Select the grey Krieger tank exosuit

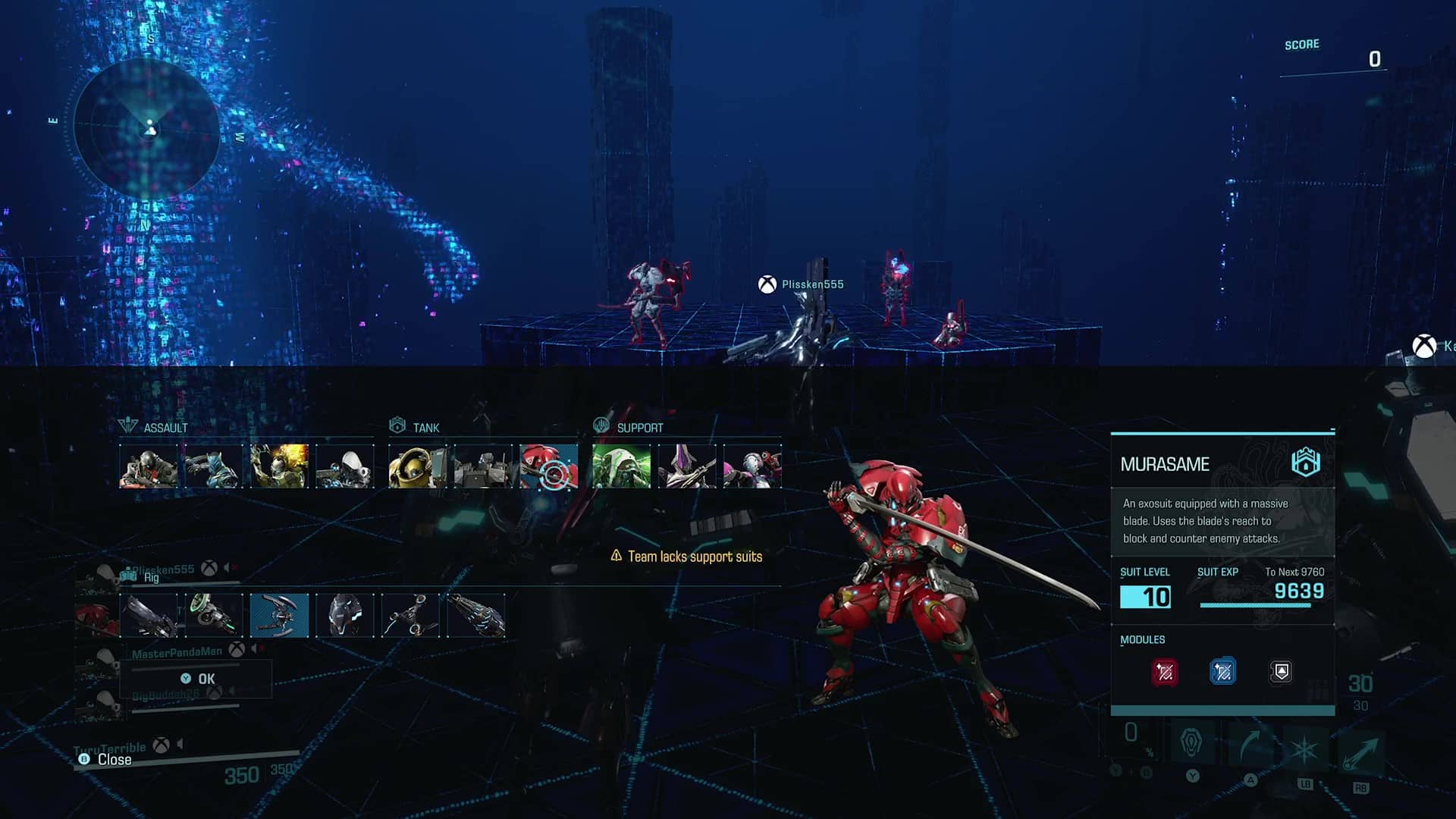483,466
